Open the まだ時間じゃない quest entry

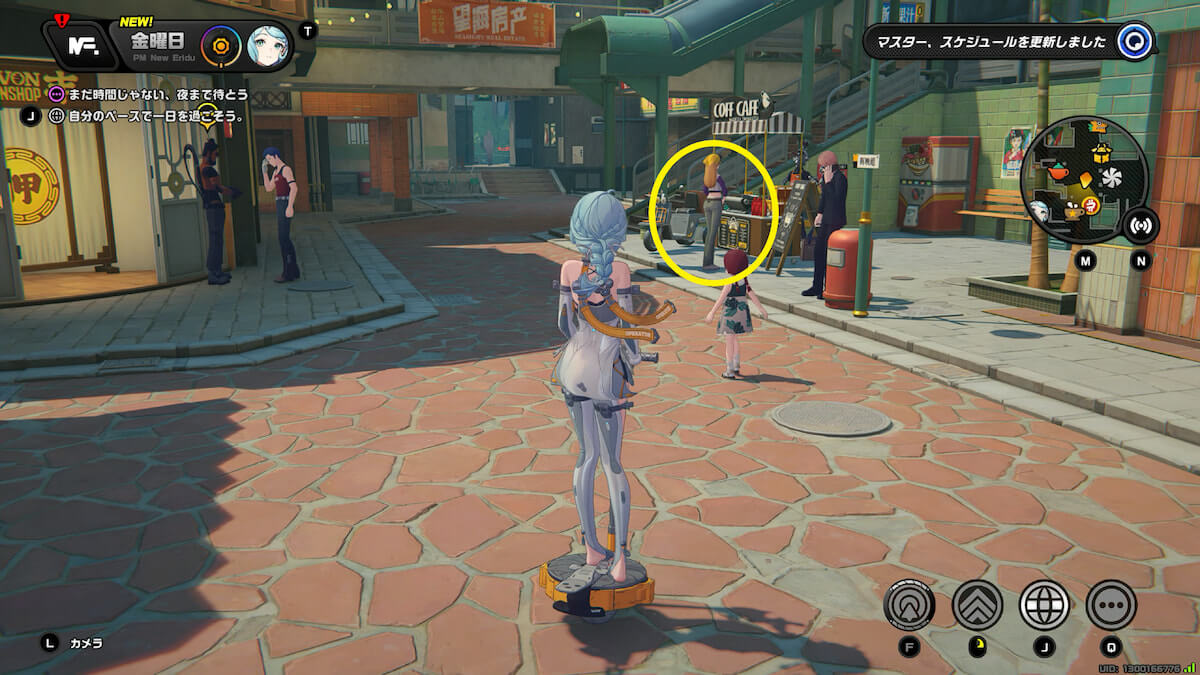pyautogui.click(x=150, y=95)
